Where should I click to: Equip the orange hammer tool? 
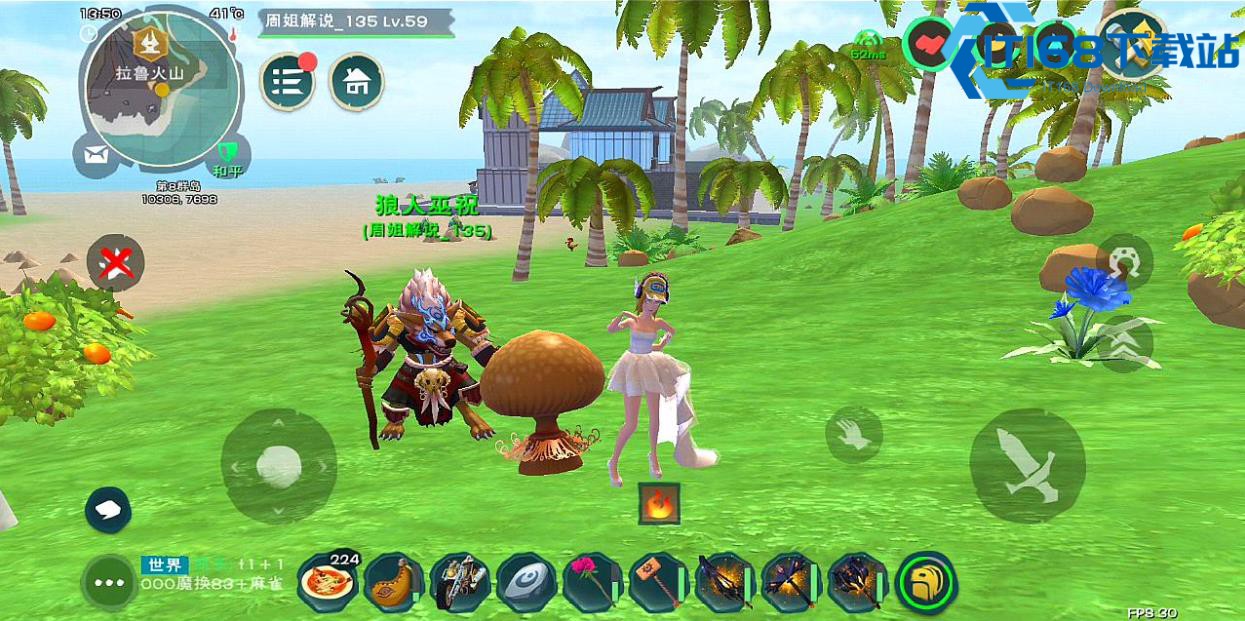[x=657, y=582]
